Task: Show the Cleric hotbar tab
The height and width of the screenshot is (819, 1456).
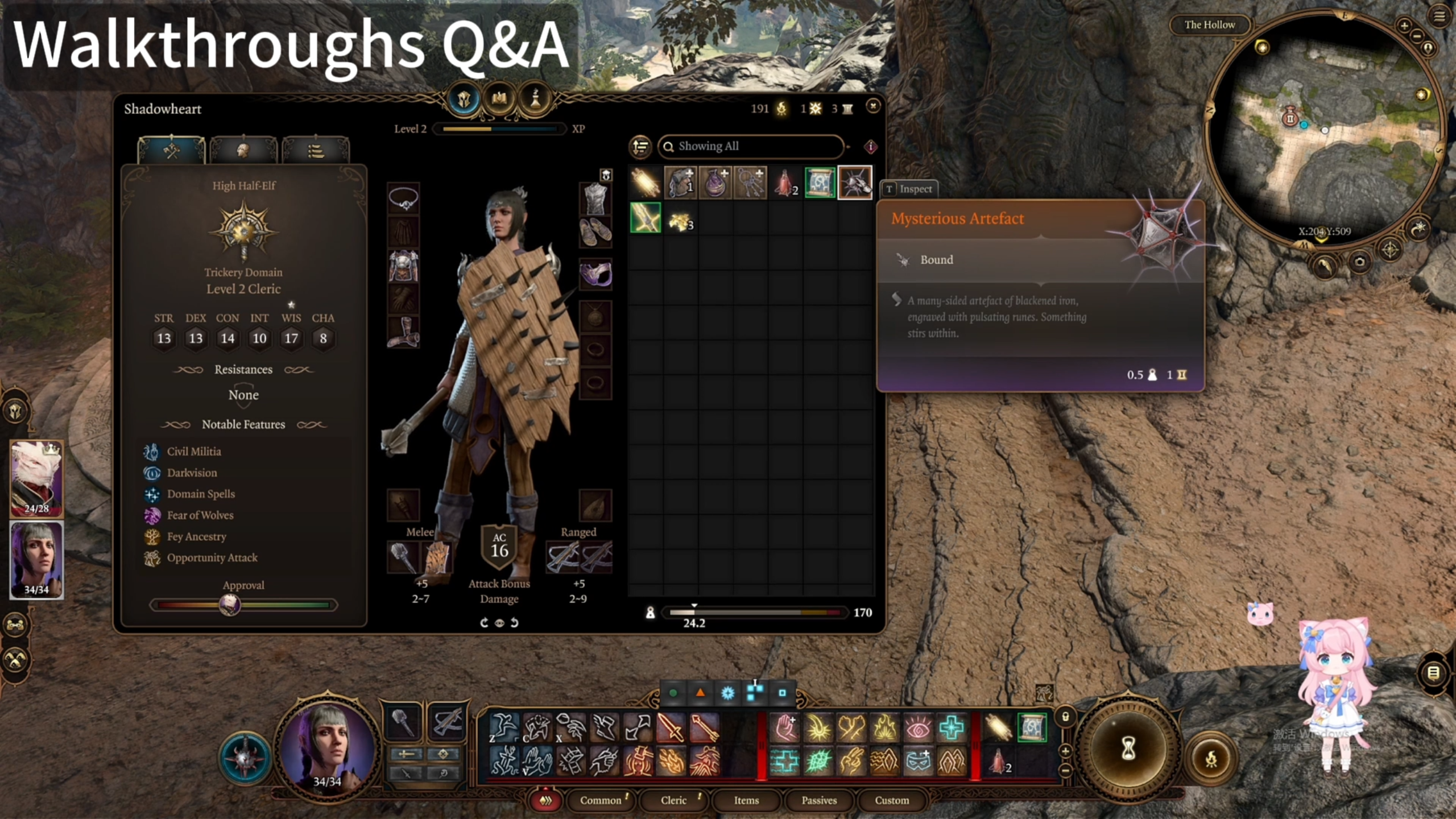Action: click(x=673, y=800)
